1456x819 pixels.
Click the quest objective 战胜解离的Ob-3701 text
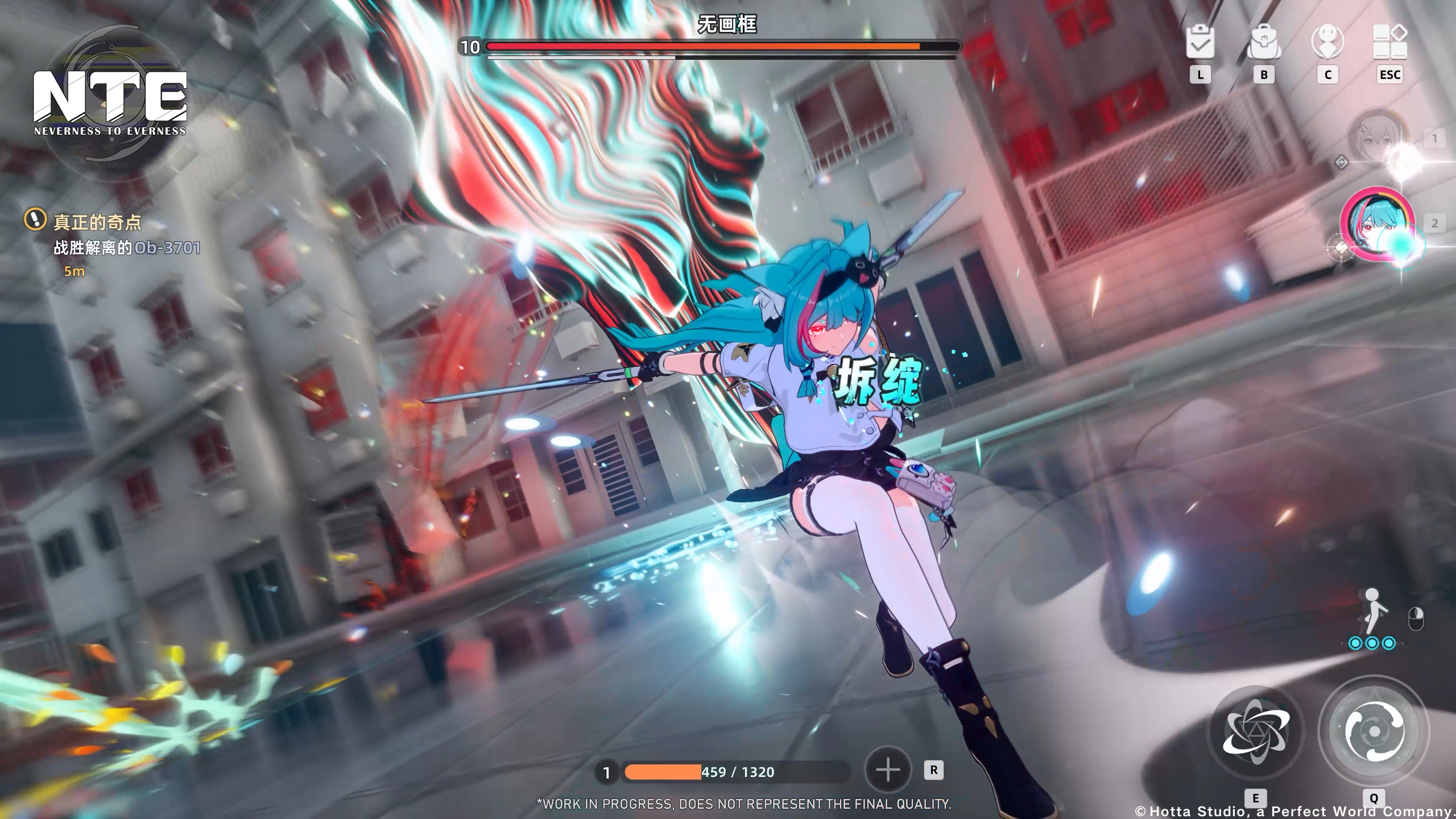pyautogui.click(x=125, y=248)
